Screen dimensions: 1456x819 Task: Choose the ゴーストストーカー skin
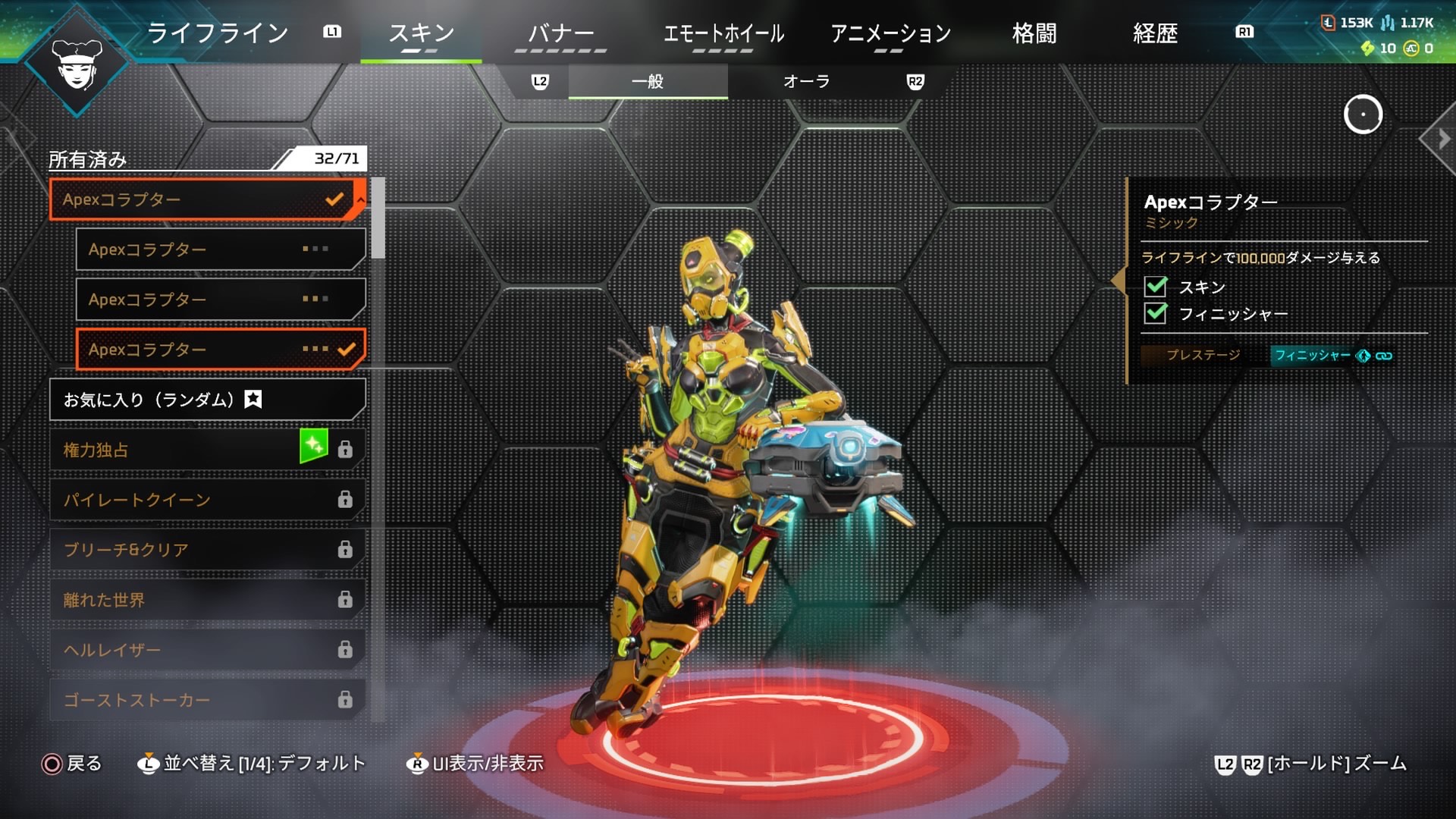tap(207, 700)
